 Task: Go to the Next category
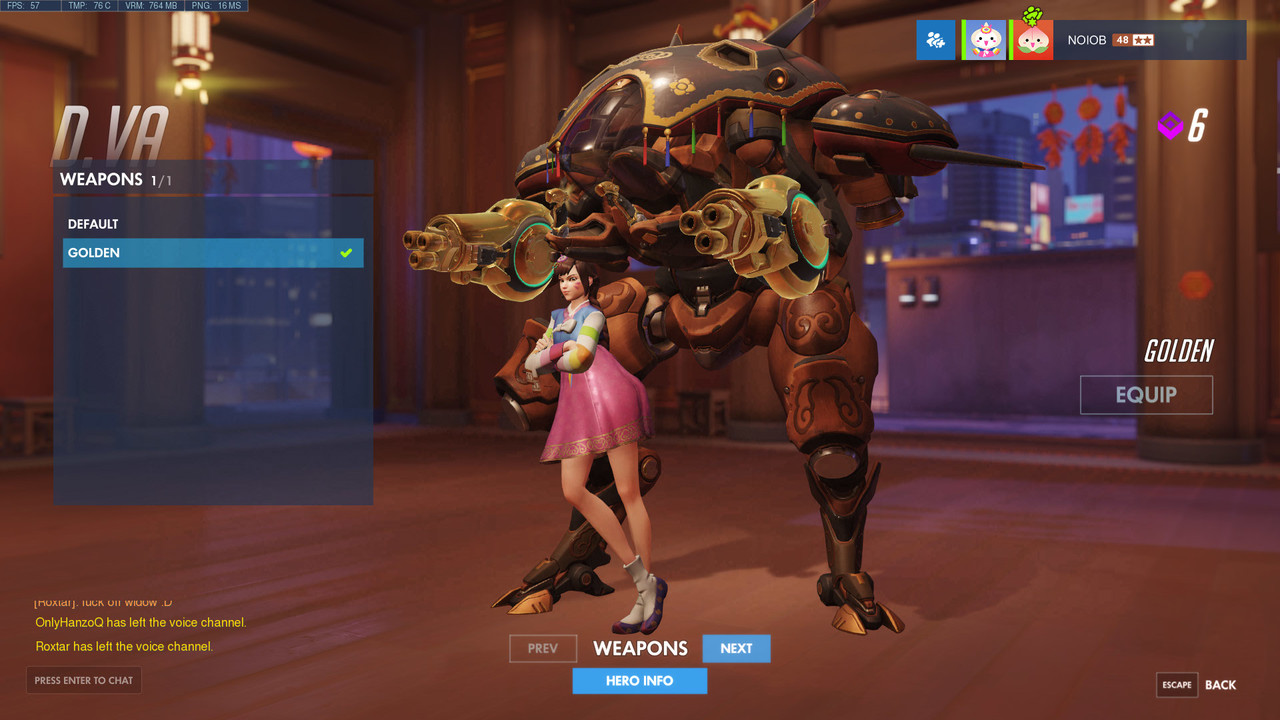pos(736,649)
